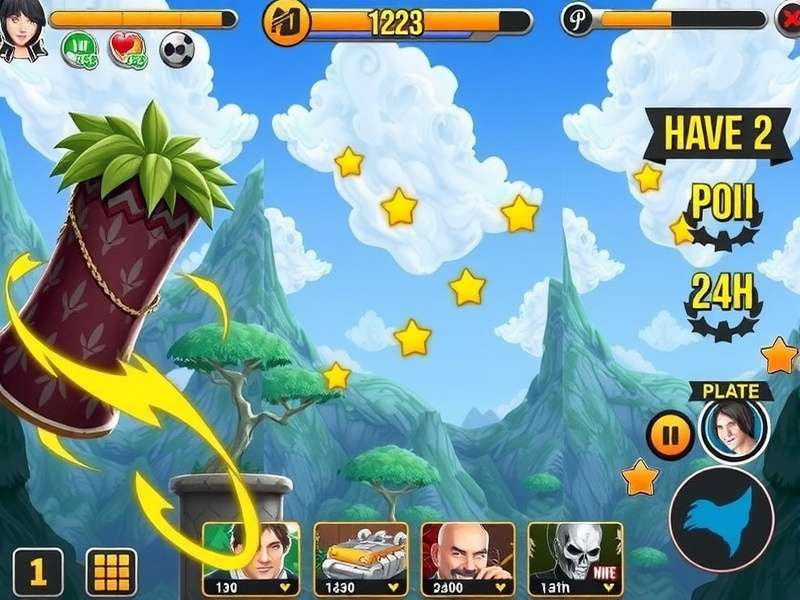Select the number 1 button

(x=38, y=572)
